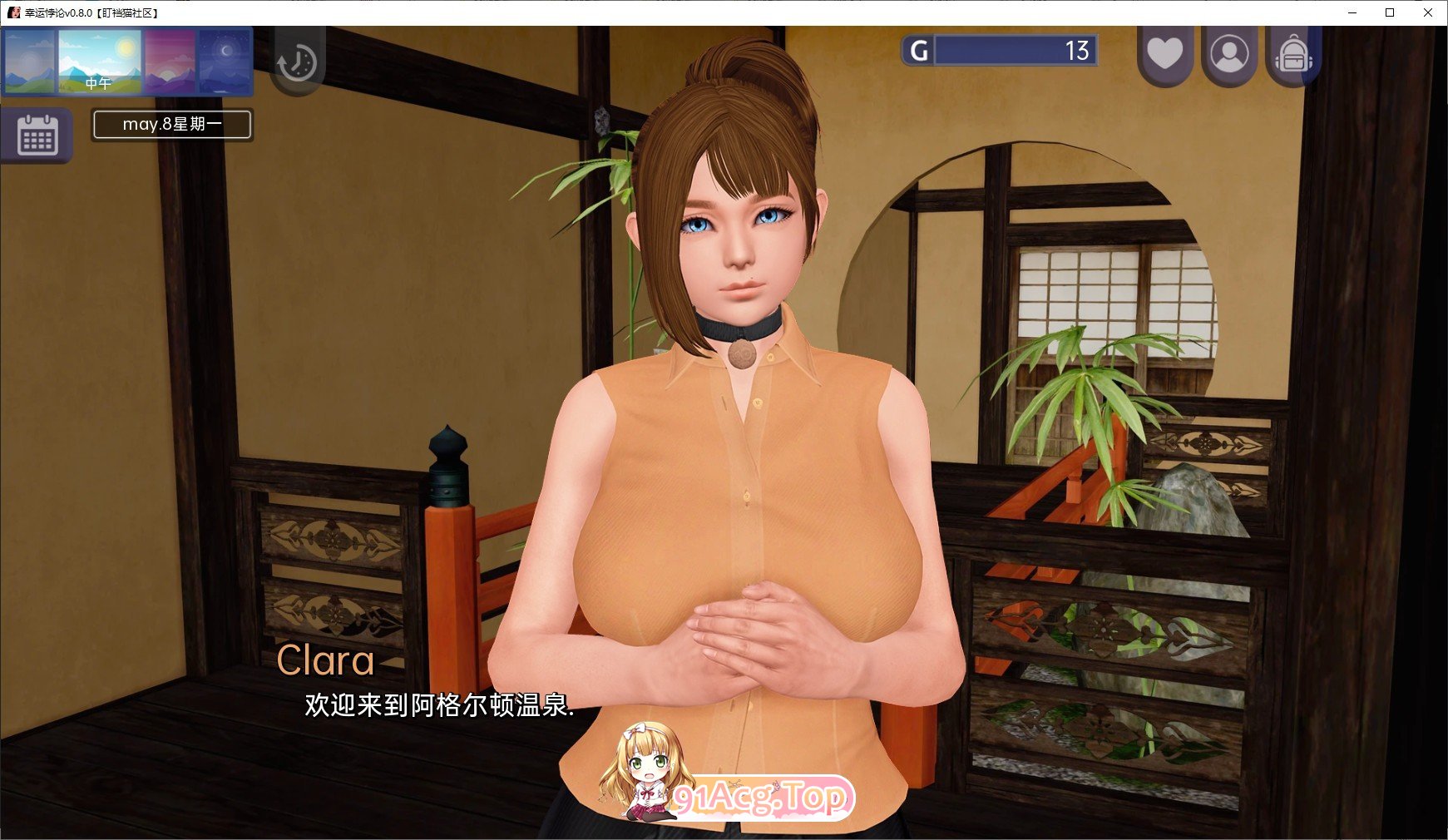This screenshot has width=1448, height=840.
Task: Open the calendar icon
Action: (x=38, y=136)
